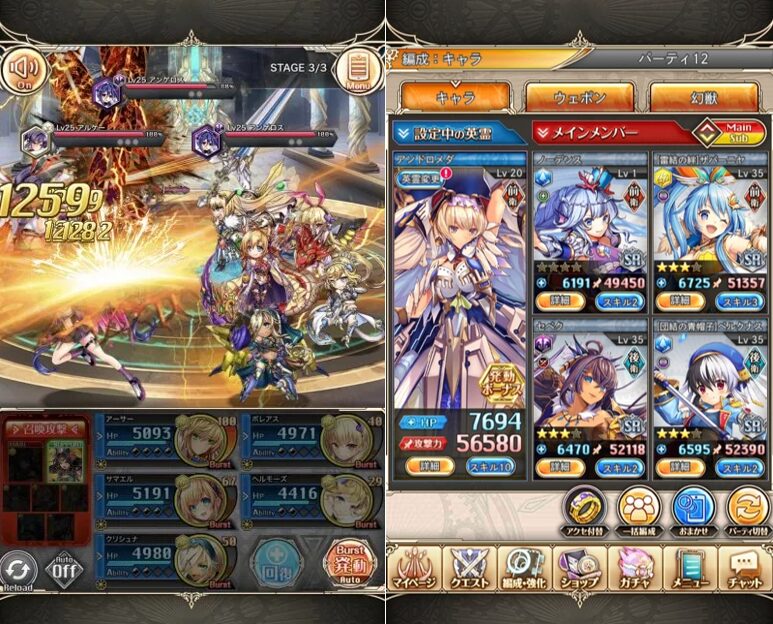Toggle the sound On button

24,70
